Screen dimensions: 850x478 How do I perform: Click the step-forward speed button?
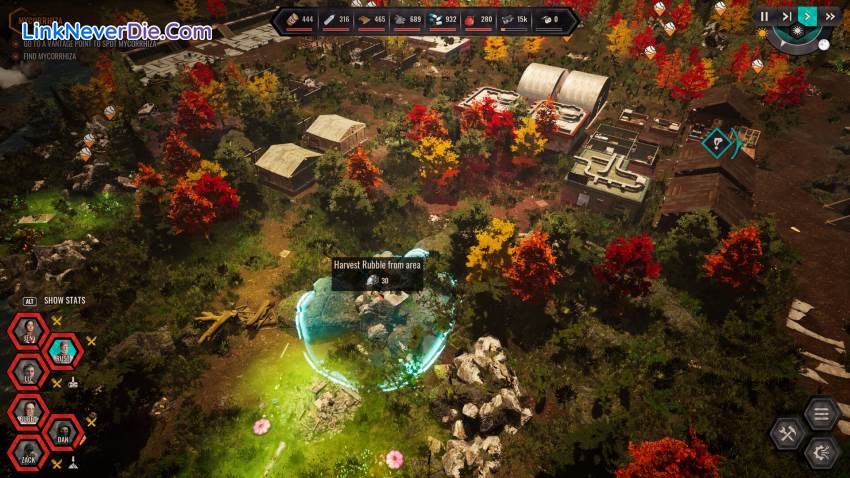pos(787,16)
